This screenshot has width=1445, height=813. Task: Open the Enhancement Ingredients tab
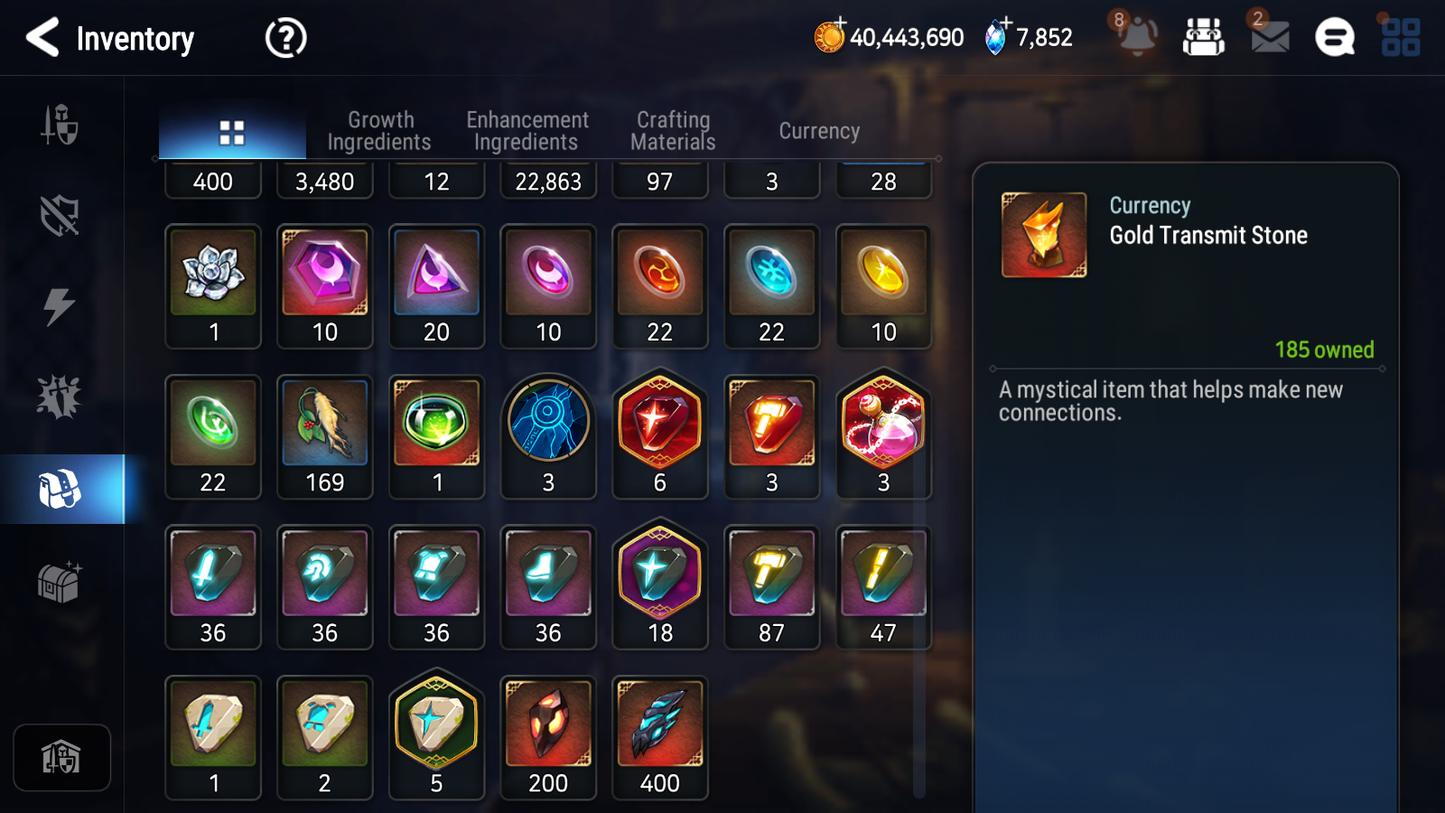point(527,131)
